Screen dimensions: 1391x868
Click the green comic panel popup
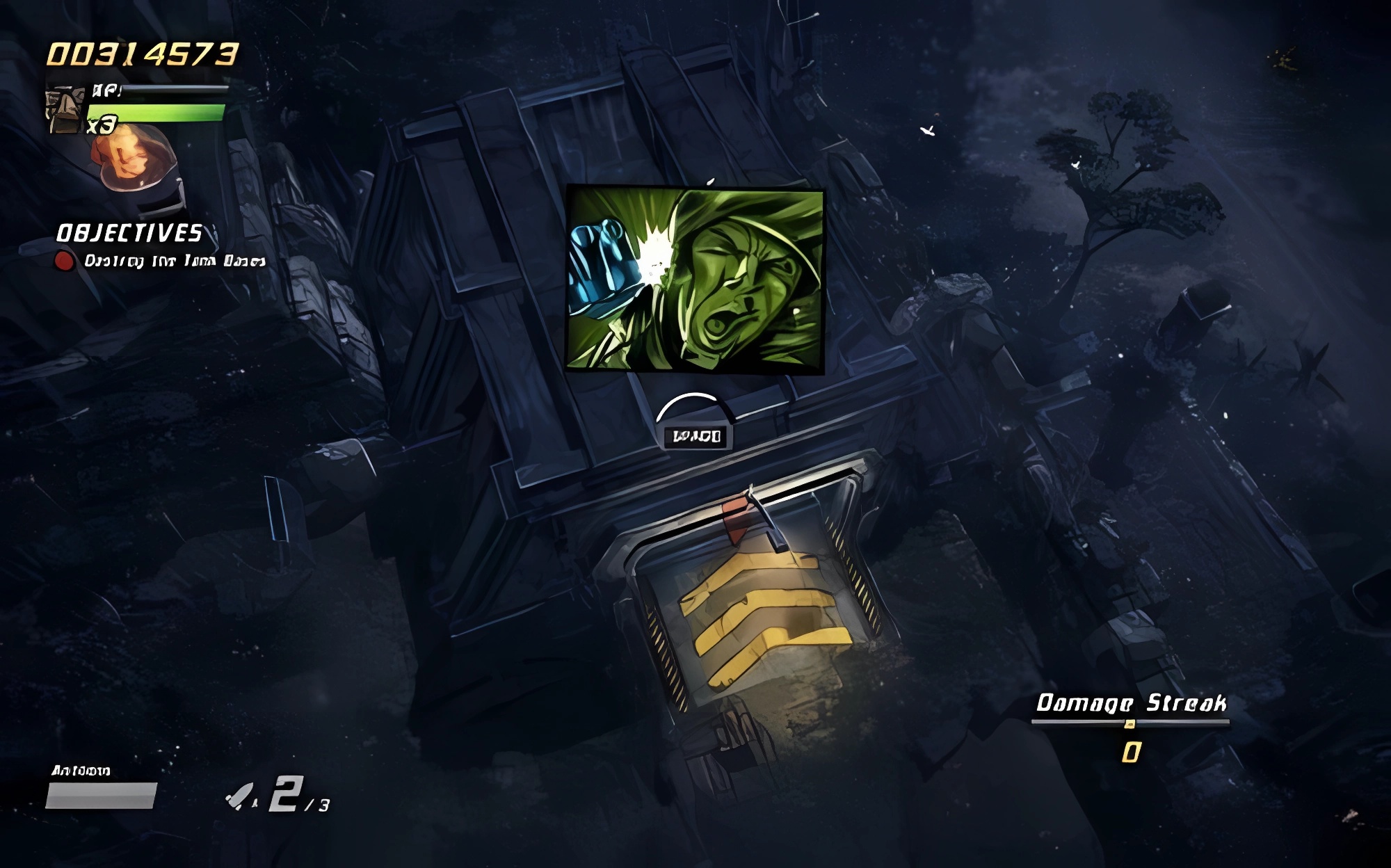695,279
